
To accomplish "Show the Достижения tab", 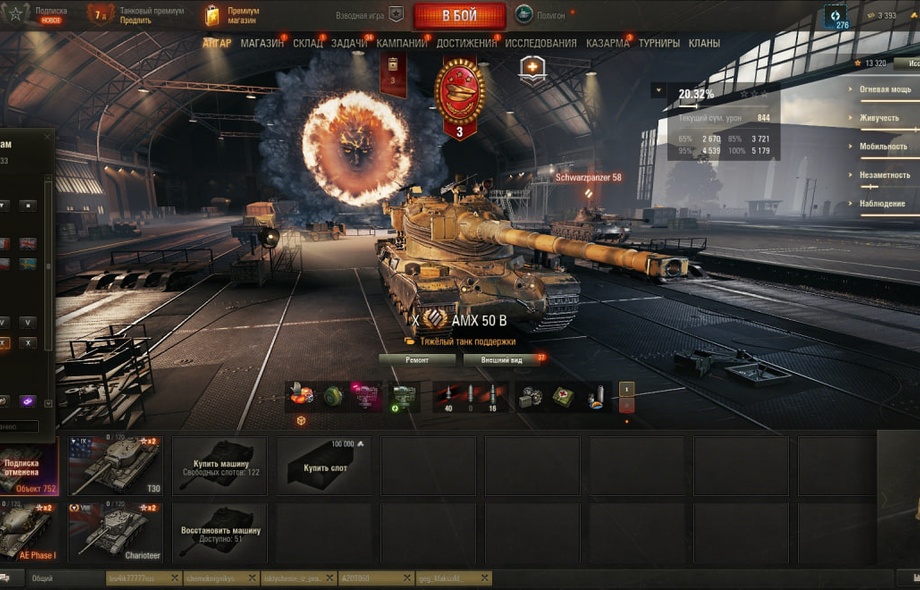I will click(x=466, y=43).
